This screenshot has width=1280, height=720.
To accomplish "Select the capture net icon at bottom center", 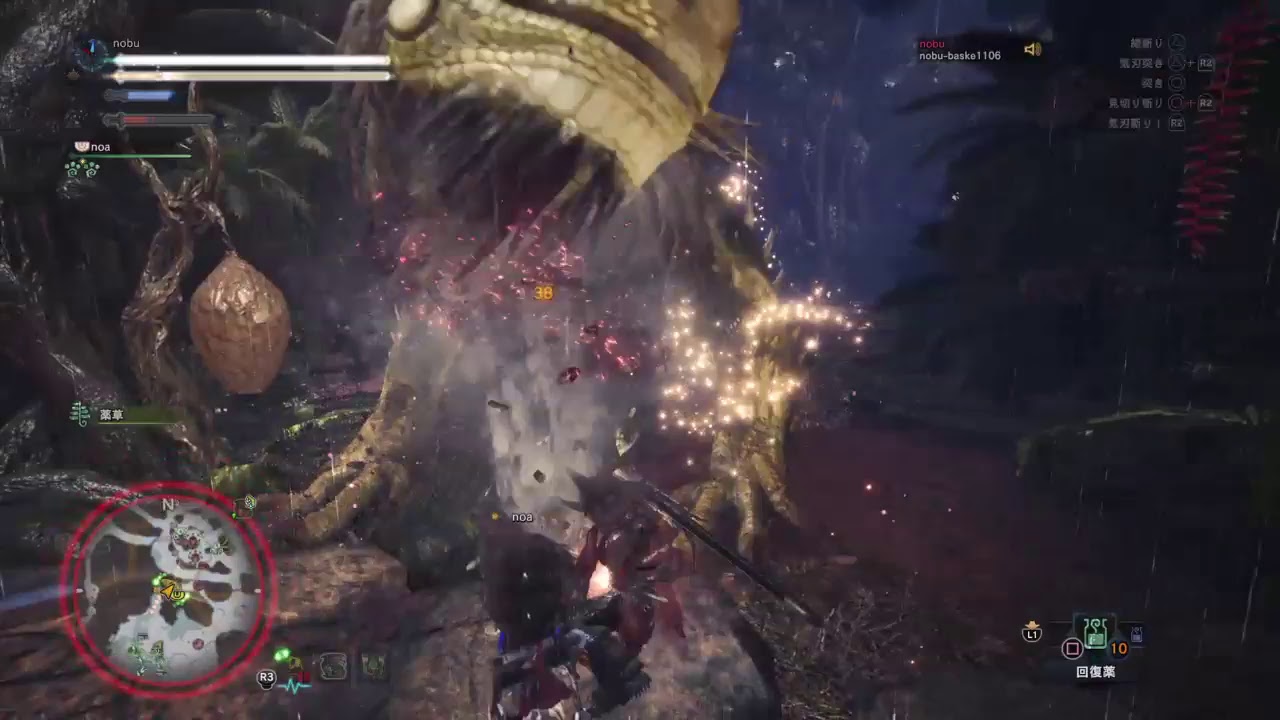I will (334, 664).
